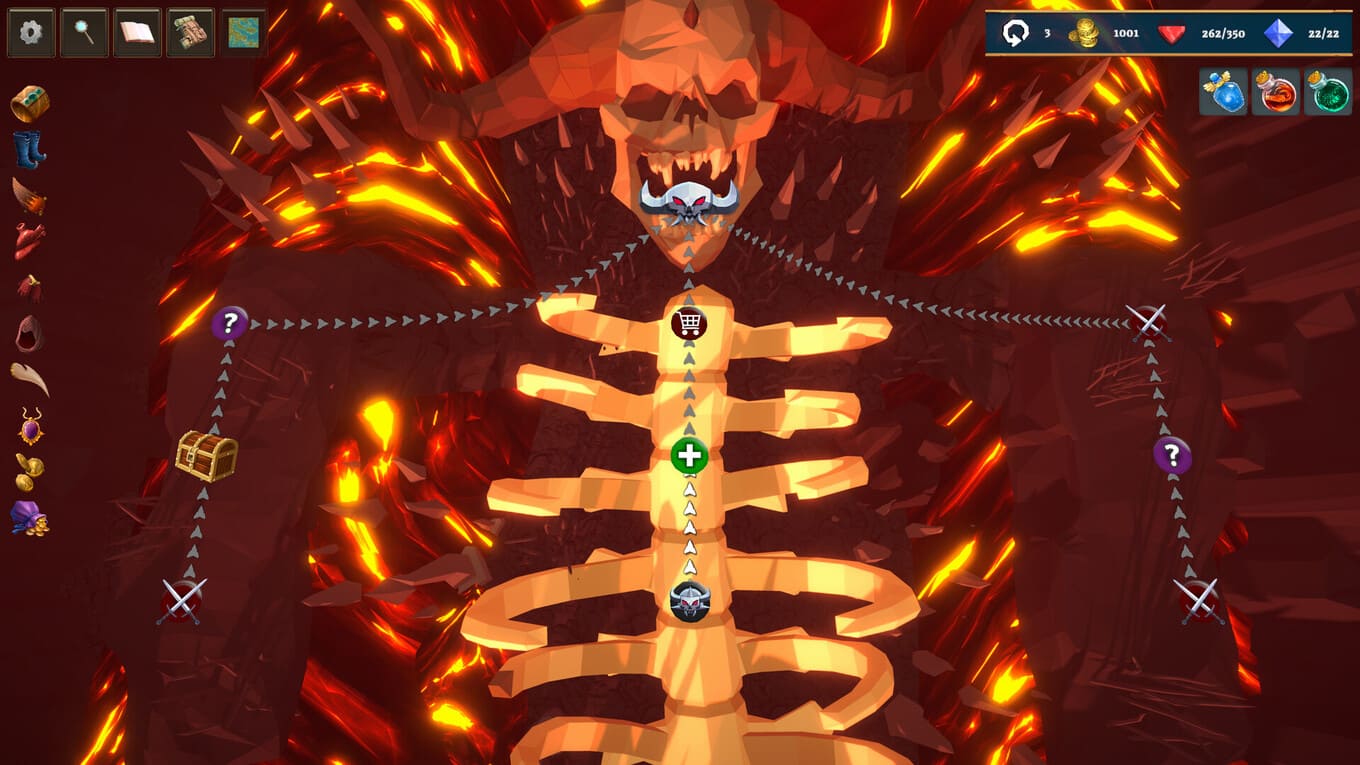
Task: Inspect the gold coins relic
Action: point(29,472)
